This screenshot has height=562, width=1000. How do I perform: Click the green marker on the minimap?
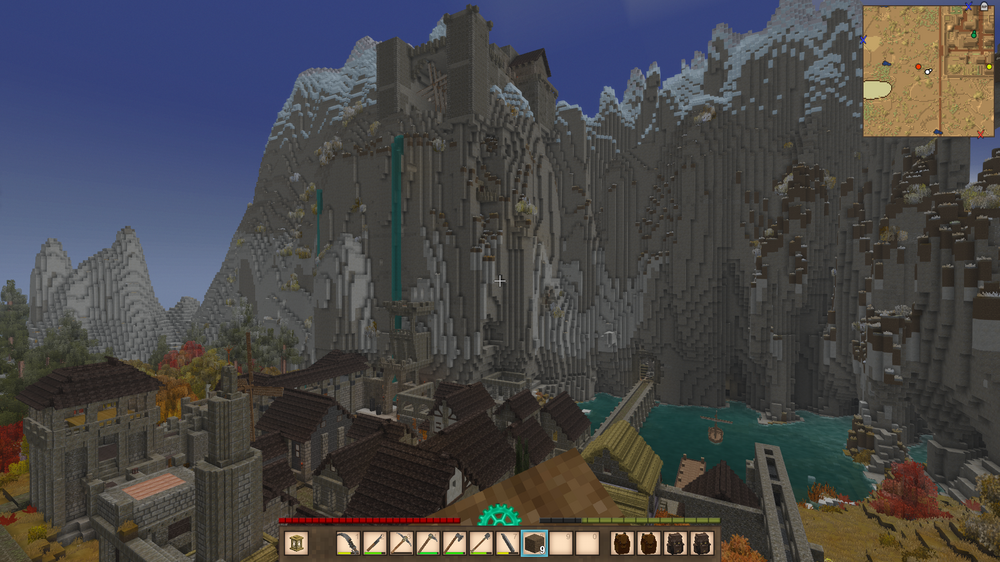(974, 35)
